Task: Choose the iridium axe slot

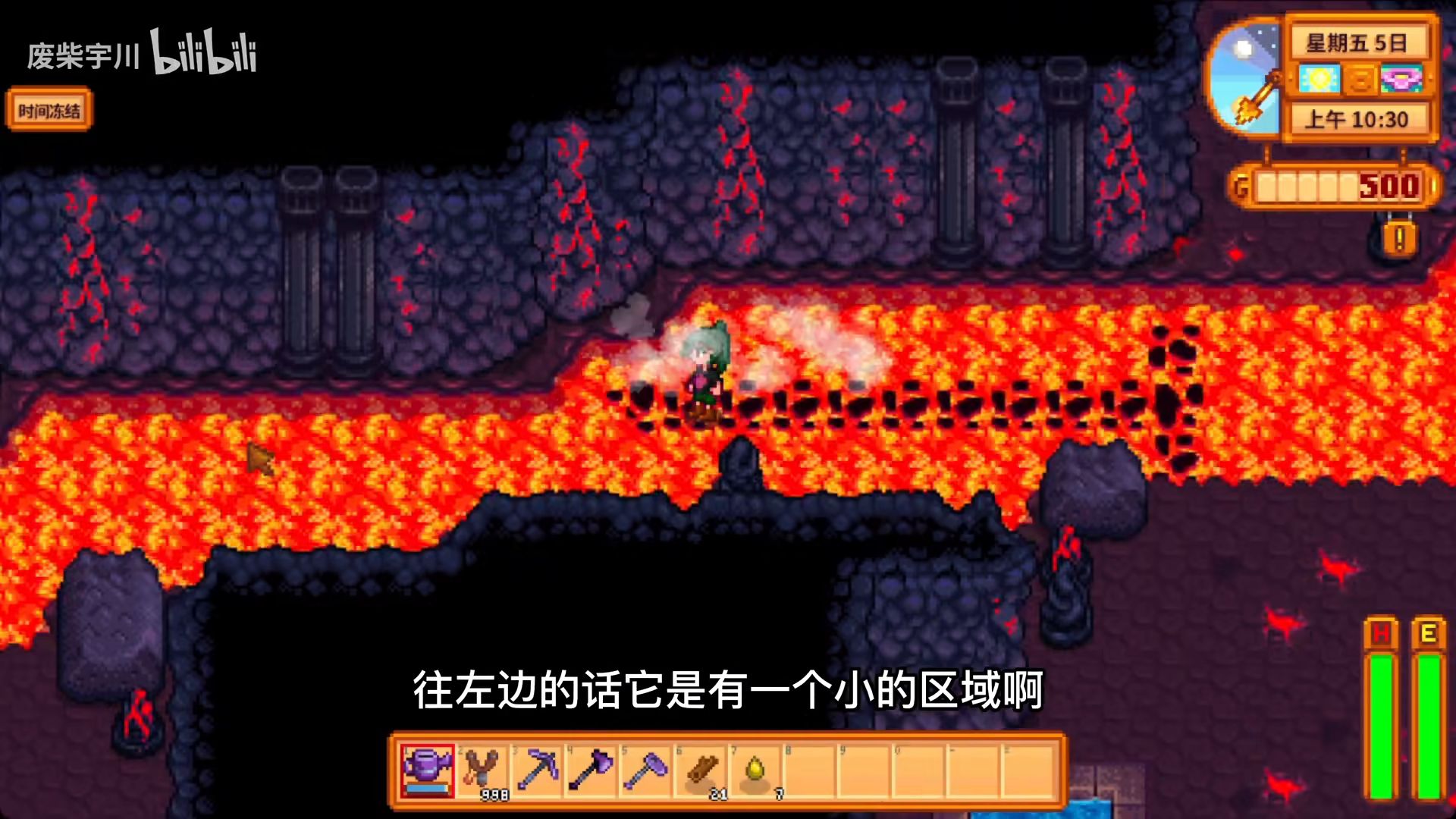Action: click(x=592, y=770)
